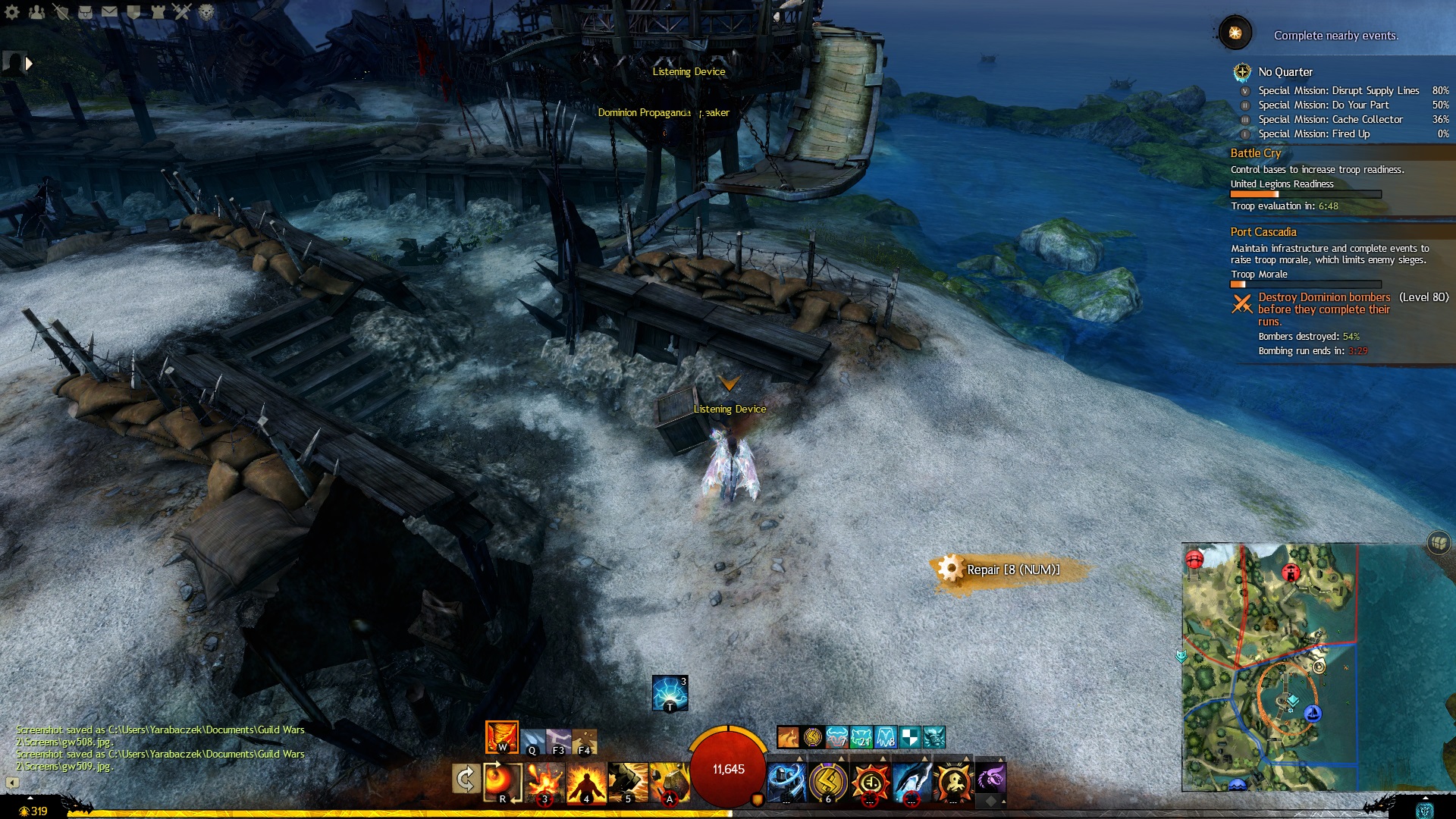Open the PvP crossed swords panel

(x=182, y=11)
